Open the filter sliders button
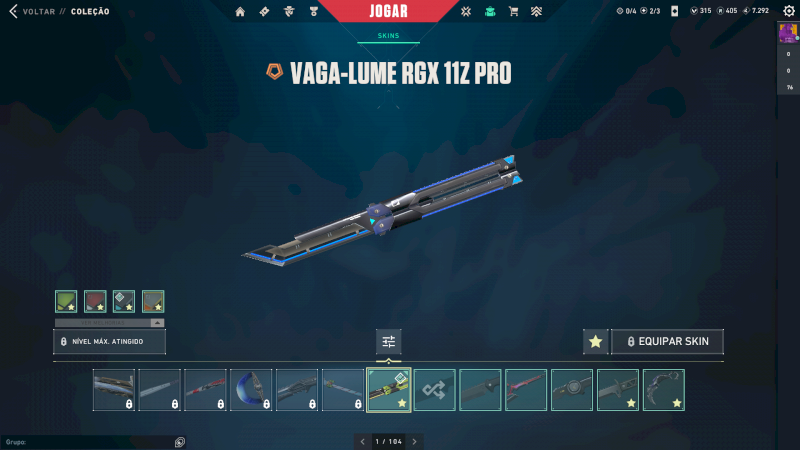Screen dimensions: 800x450 tap(389, 342)
